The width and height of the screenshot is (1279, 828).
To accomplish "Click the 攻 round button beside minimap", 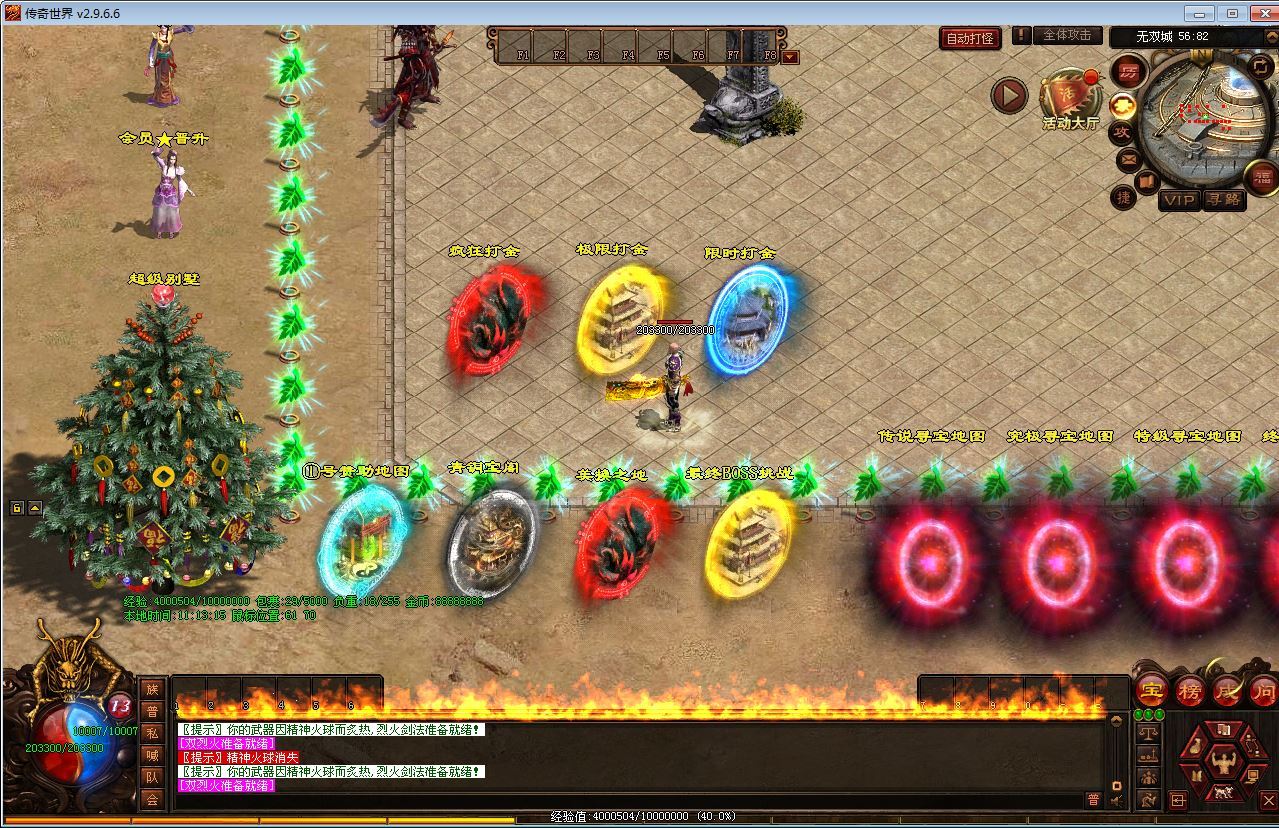I will [1122, 132].
